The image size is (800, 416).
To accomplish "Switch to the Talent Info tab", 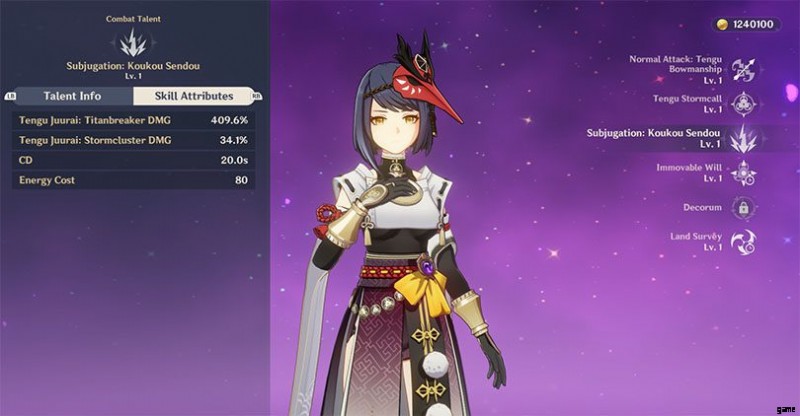I will [x=70, y=96].
